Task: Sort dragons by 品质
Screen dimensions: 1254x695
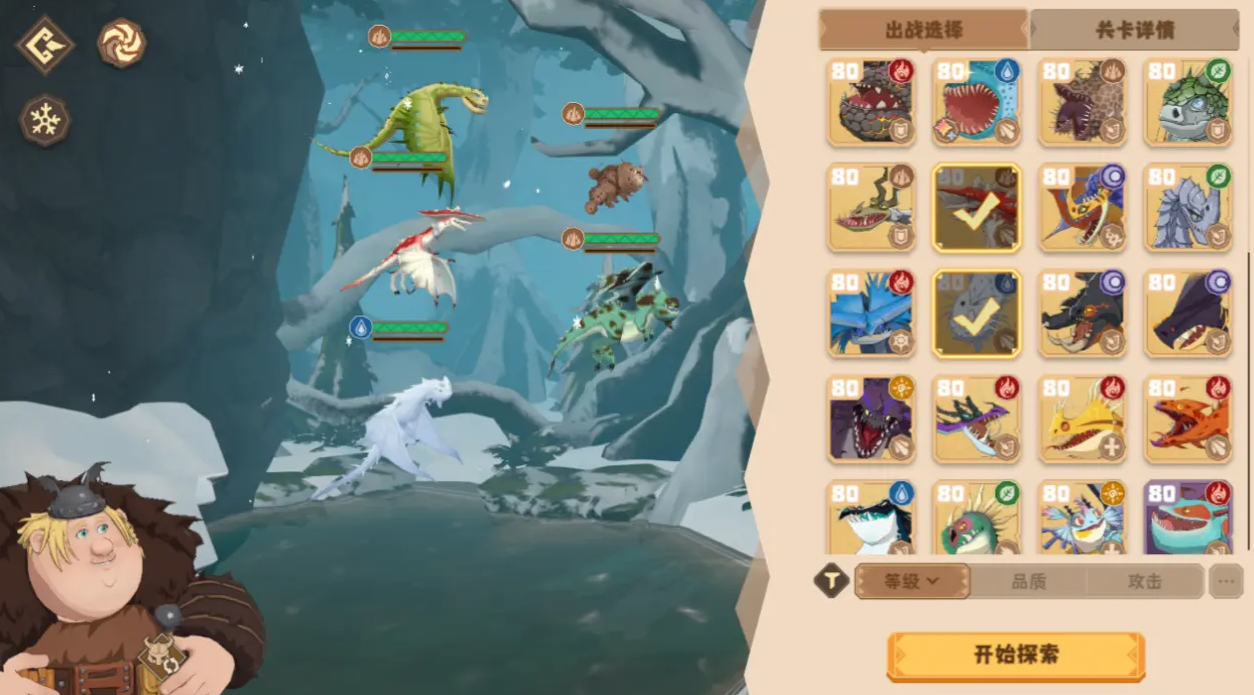Action: 1028,581
